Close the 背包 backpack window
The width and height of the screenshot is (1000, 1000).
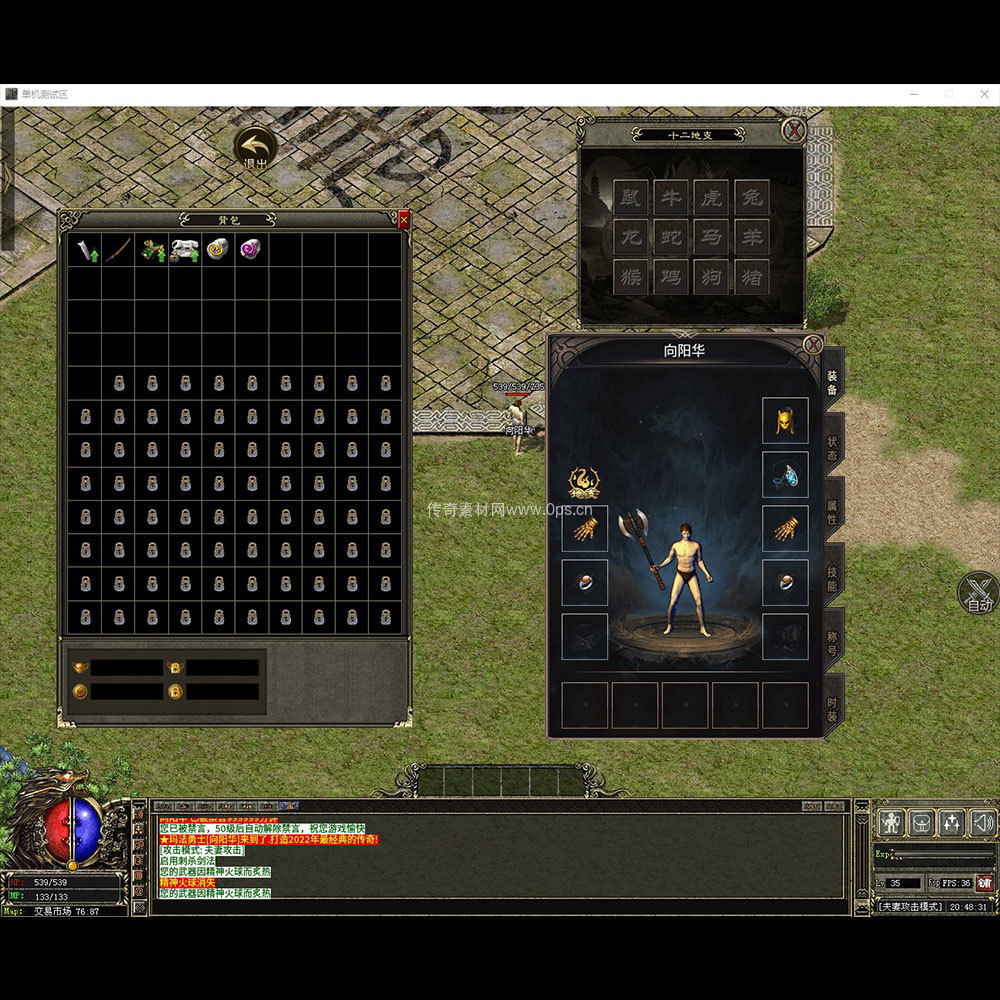pyautogui.click(x=404, y=220)
